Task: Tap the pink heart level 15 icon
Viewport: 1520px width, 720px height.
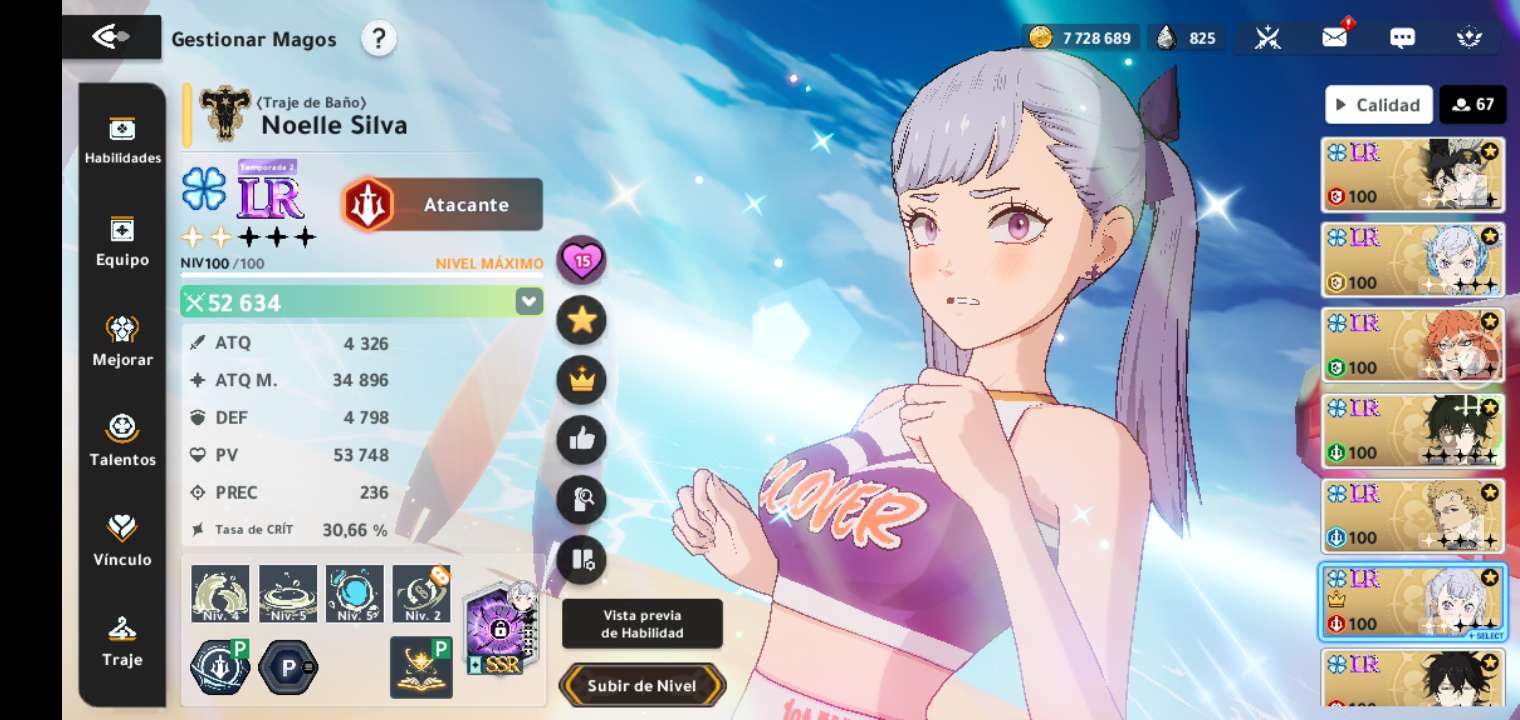Action: coord(581,261)
